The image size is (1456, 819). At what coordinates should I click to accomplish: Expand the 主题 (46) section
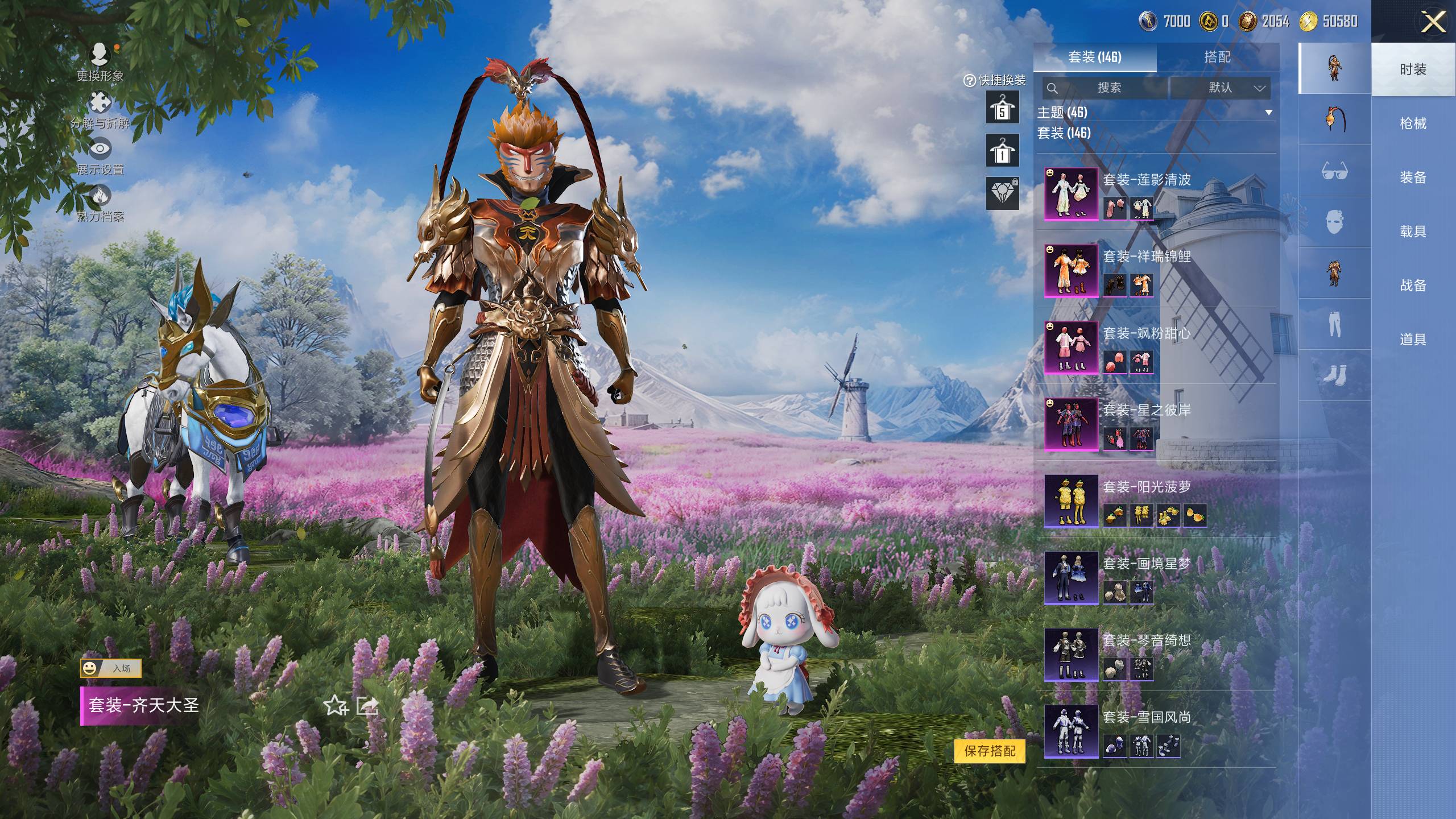[1268, 113]
